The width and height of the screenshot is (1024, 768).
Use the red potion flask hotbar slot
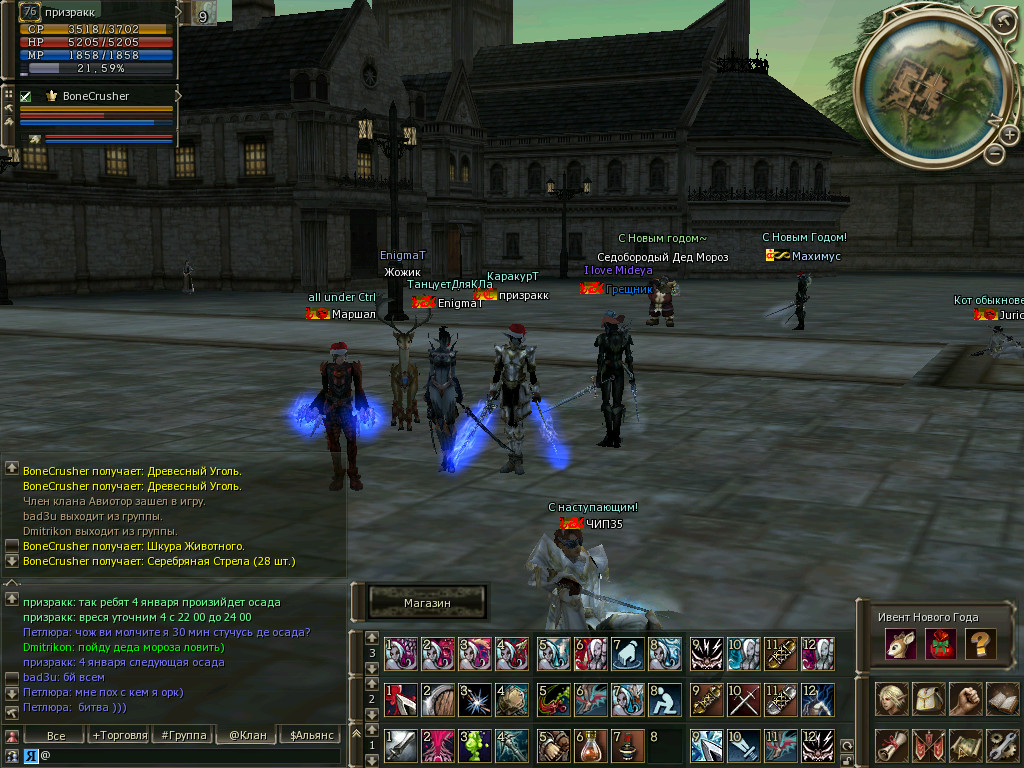(590, 745)
